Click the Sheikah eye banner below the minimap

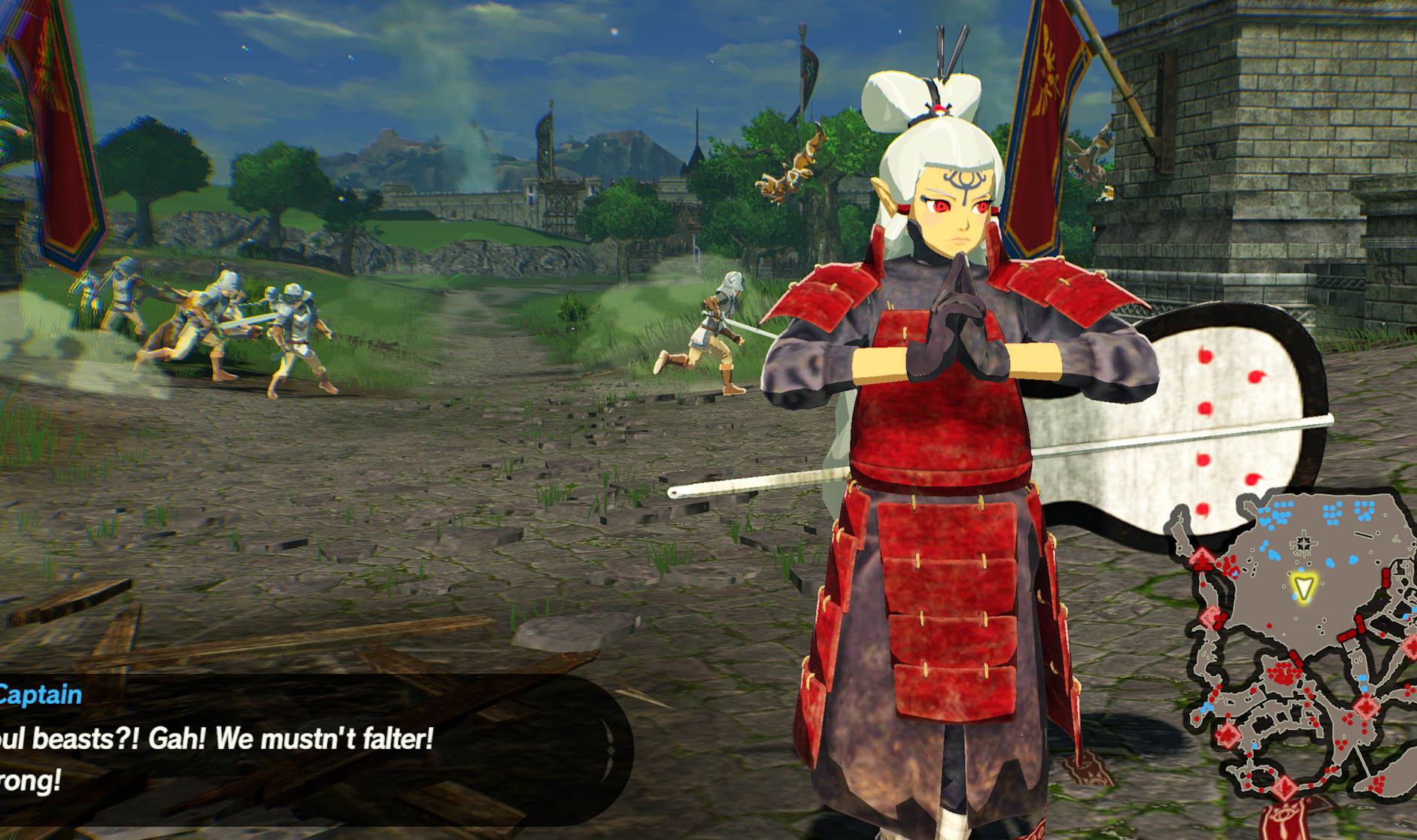1284,815
